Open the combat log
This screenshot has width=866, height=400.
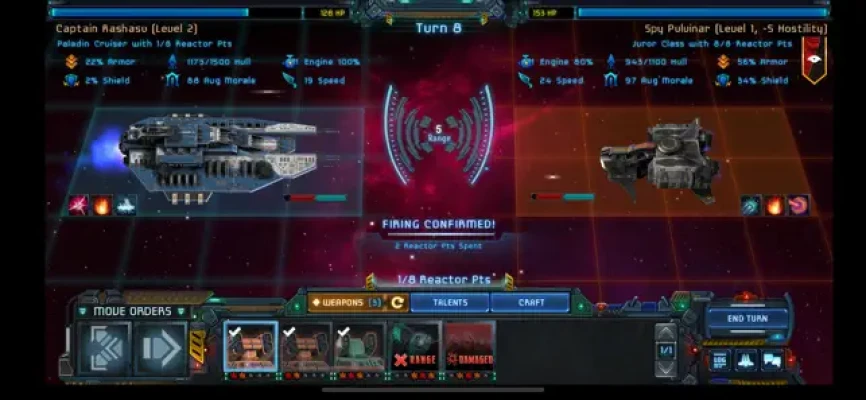[721, 359]
